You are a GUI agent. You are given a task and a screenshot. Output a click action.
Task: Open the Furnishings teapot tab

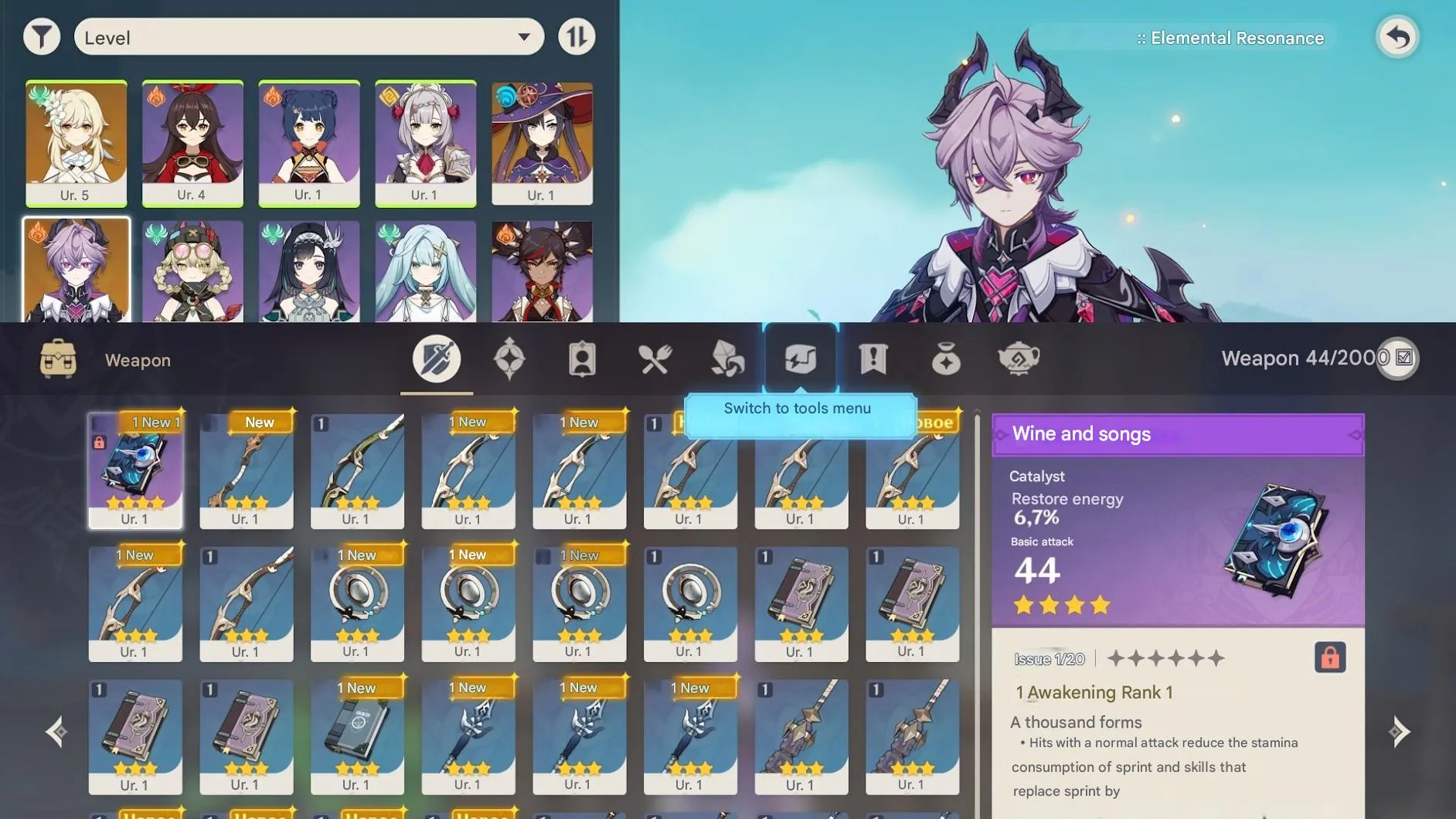[1020, 357]
